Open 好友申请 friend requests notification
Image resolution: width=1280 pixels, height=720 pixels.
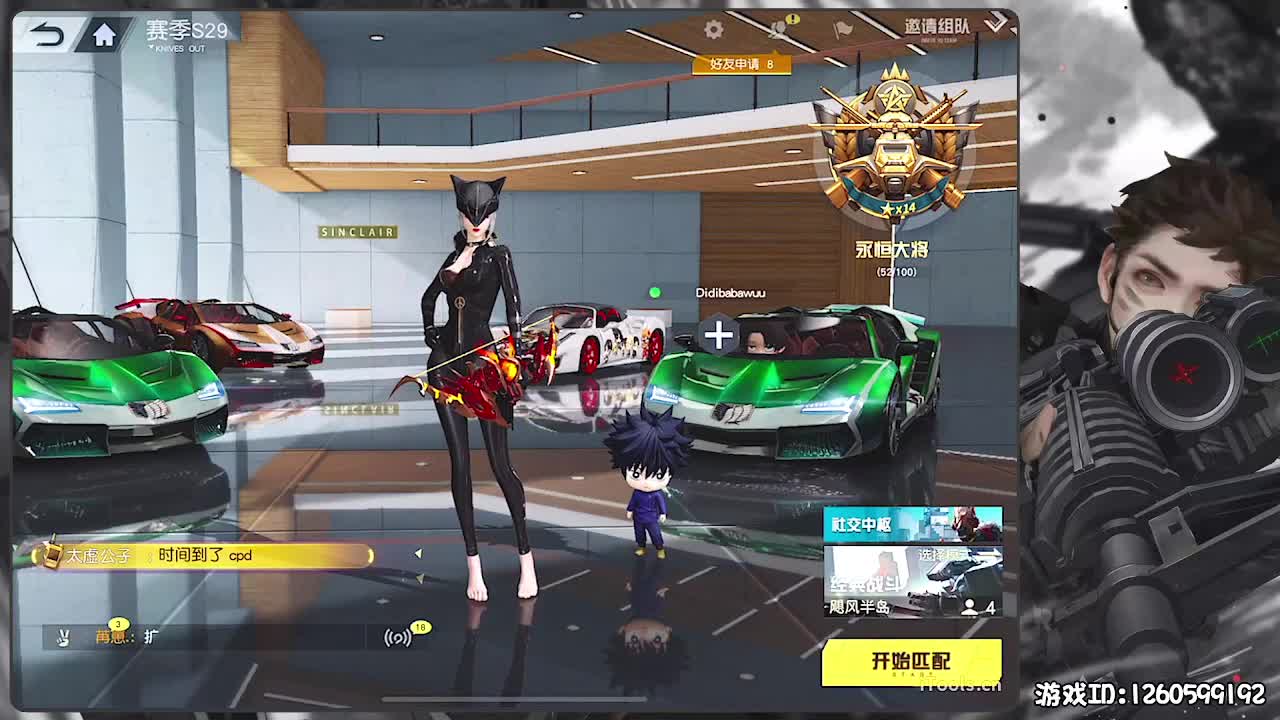(744, 63)
